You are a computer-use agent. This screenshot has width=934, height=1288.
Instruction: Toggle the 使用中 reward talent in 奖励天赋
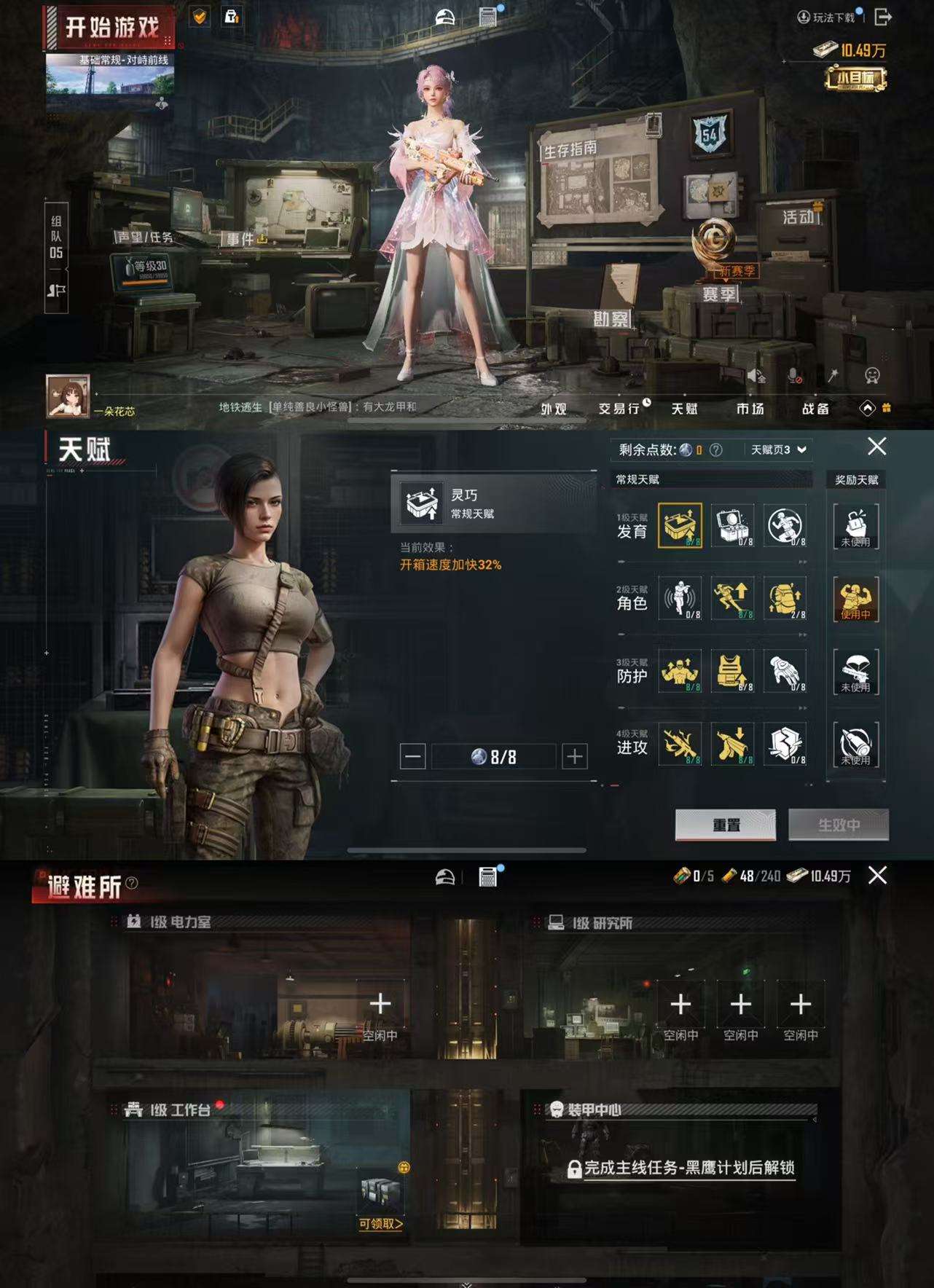856,599
